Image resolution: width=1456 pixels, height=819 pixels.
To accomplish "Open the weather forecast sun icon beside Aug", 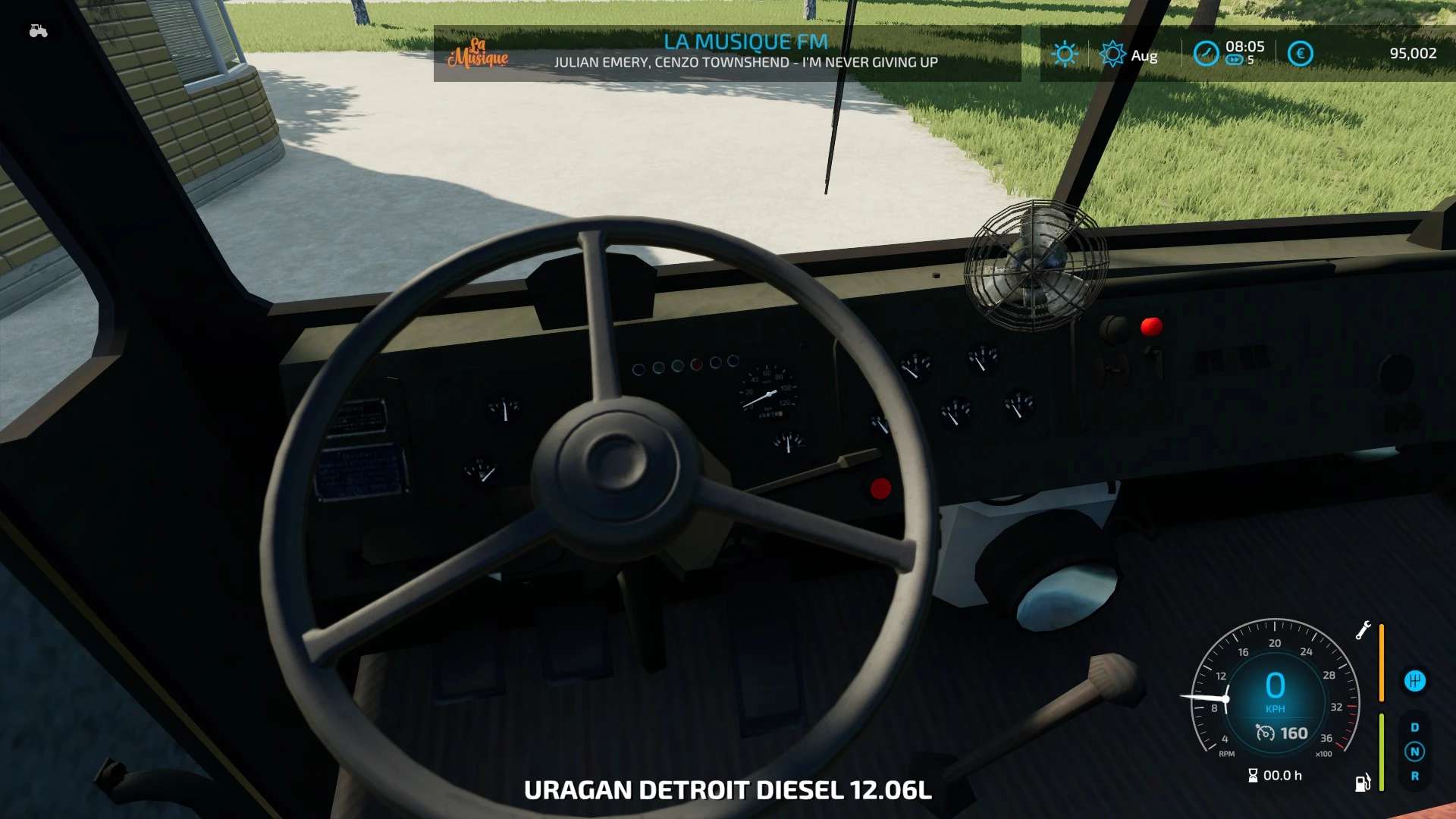I will [1112, 54].
